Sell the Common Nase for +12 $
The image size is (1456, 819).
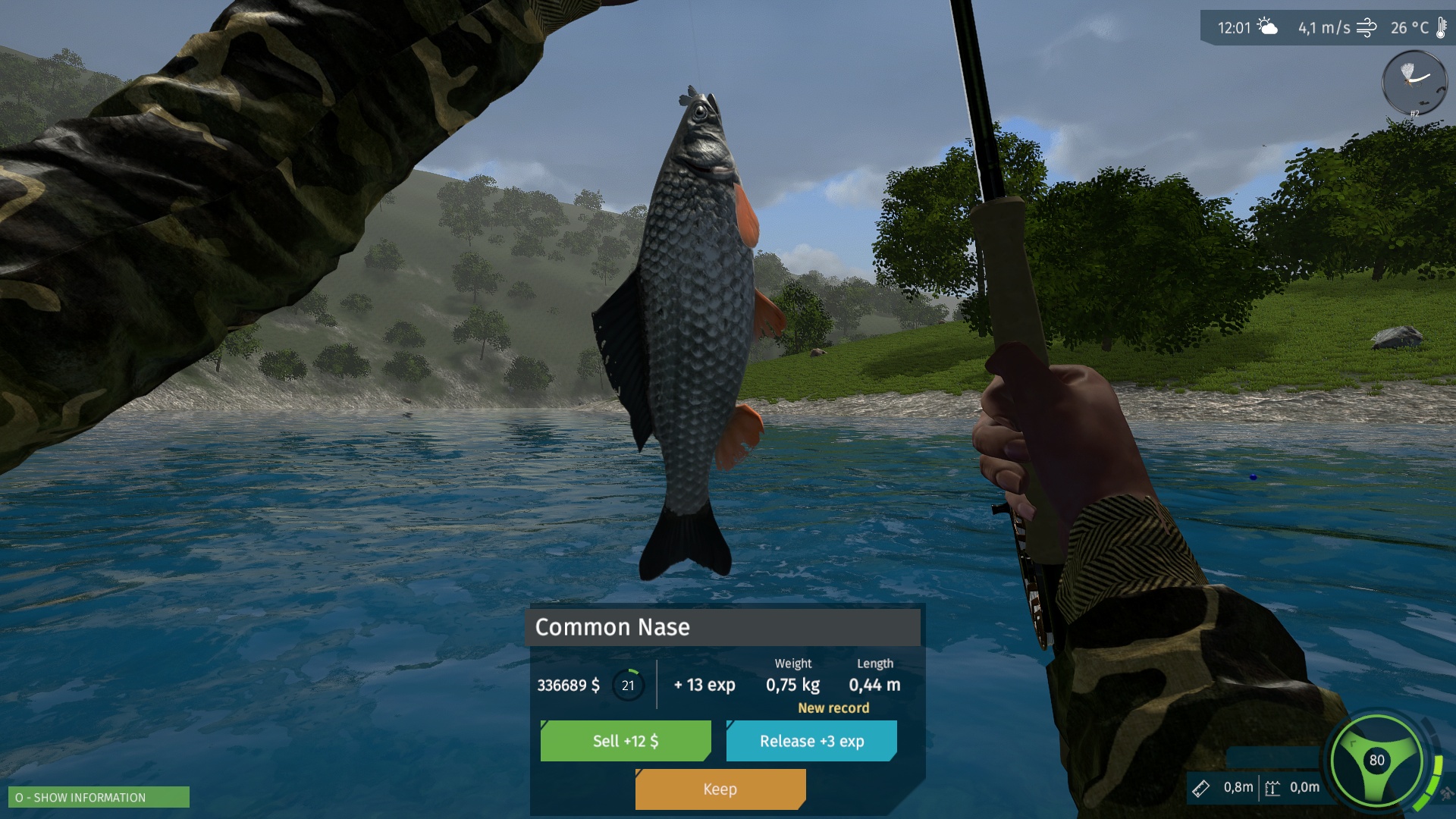[x=625, y=741]
